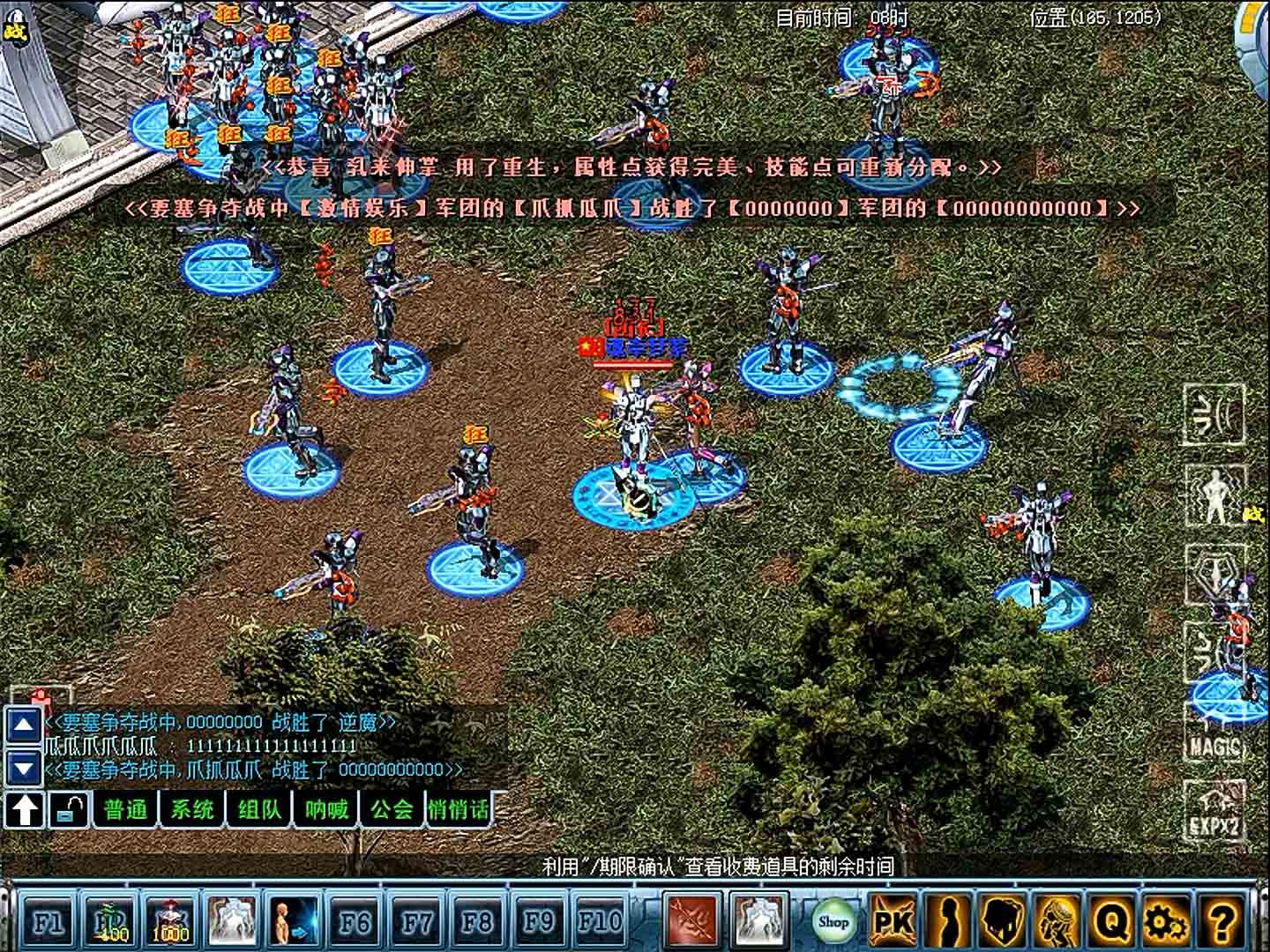Select the F10 hotkey slot
This screenshot has height=952, width=1270.
(600, 922)
